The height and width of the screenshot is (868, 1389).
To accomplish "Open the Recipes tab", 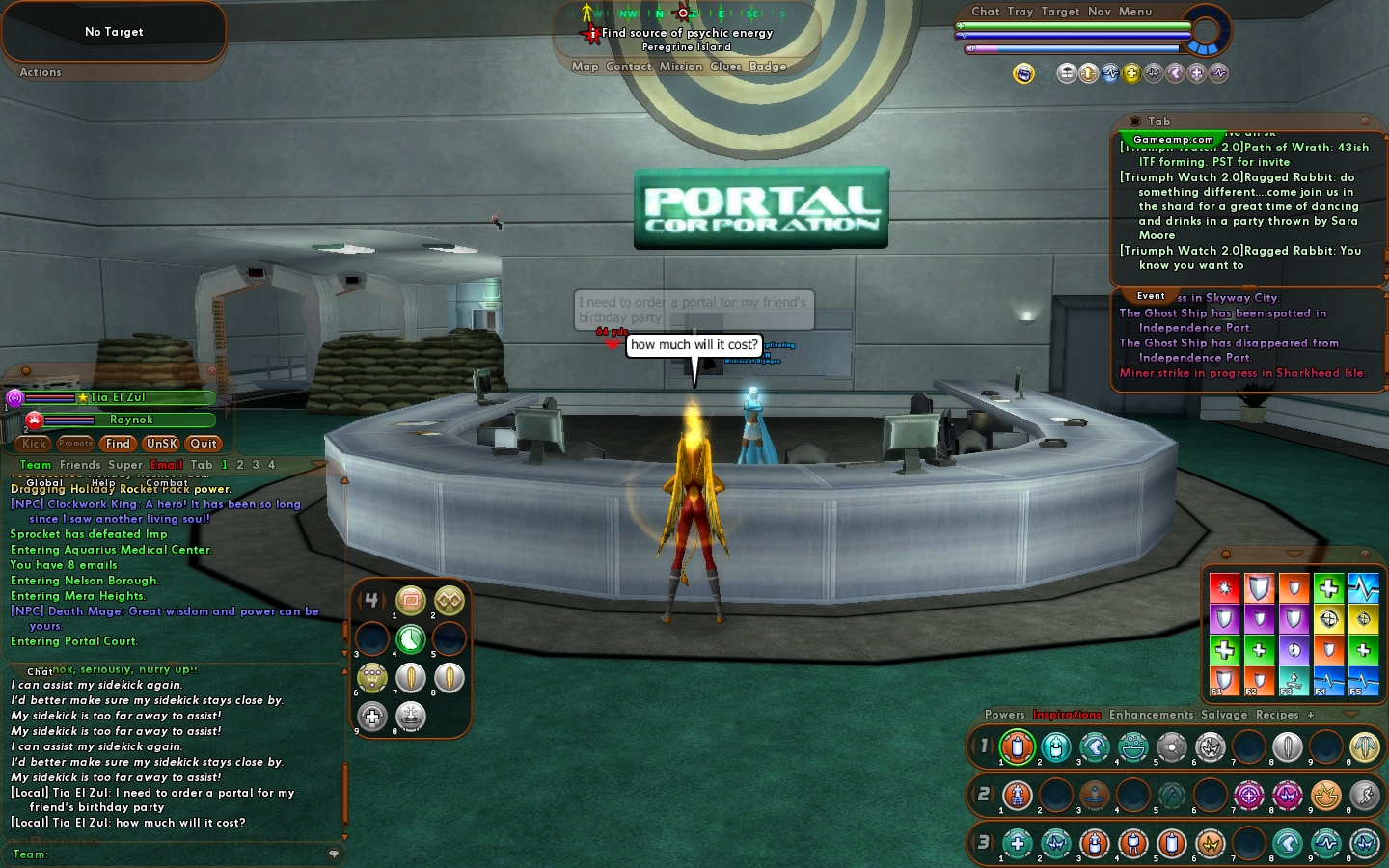I will tap(1277, 715).
